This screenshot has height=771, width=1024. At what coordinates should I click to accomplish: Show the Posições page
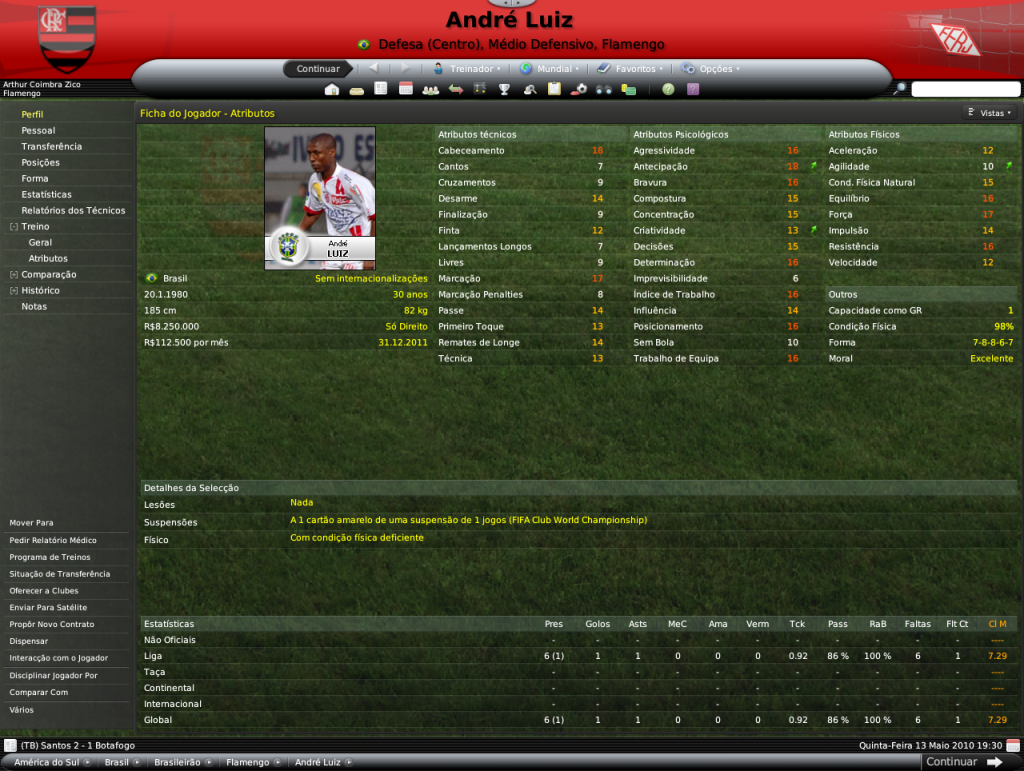pos(40,162)
